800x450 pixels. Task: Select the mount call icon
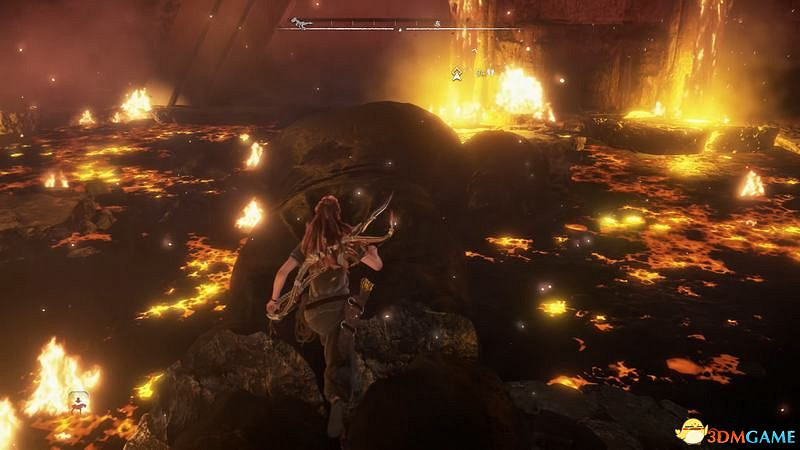[77, 402]
